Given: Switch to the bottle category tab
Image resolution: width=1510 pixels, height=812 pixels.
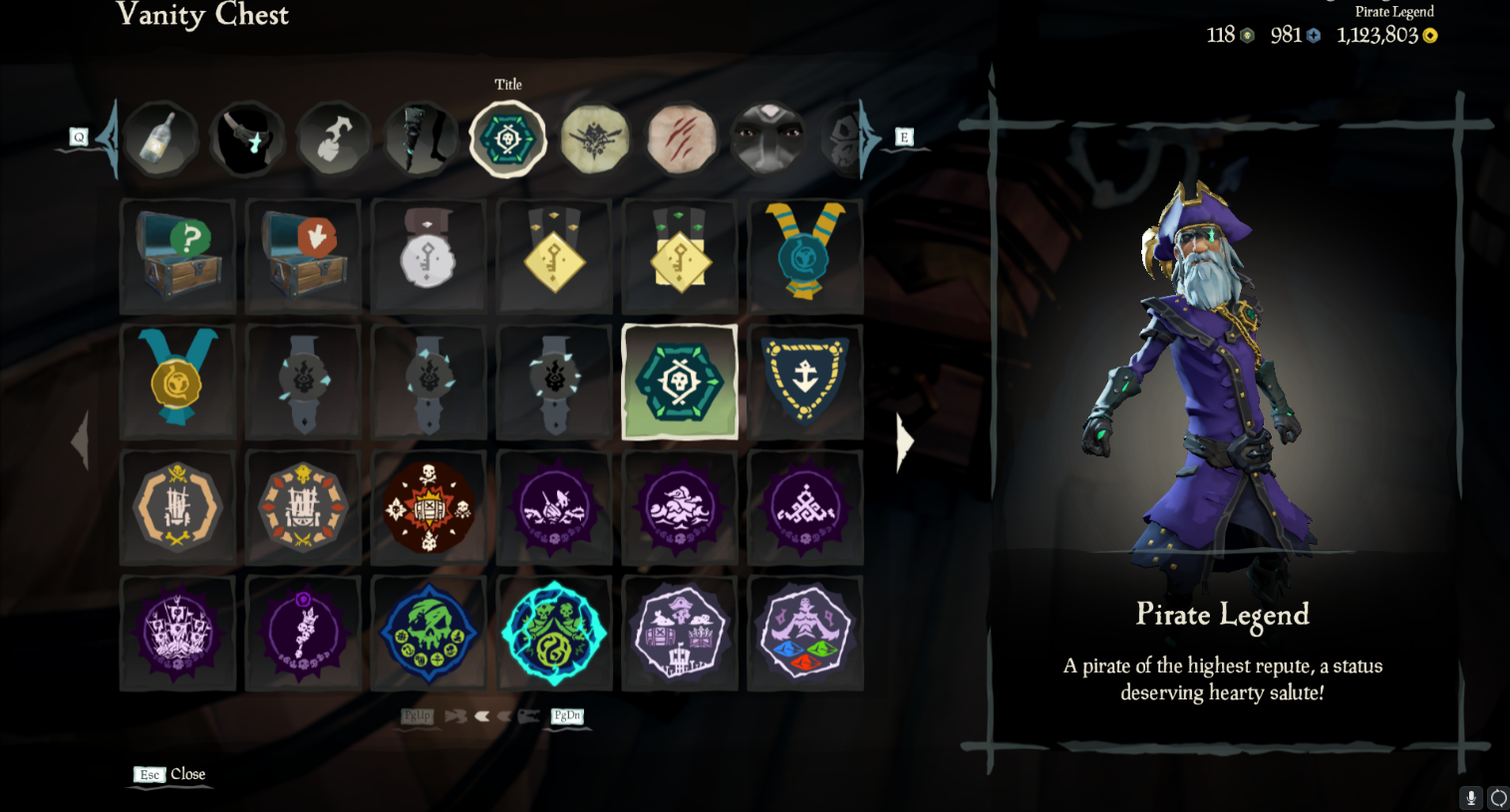Looking at the screenshot, I should pos(159,138).
